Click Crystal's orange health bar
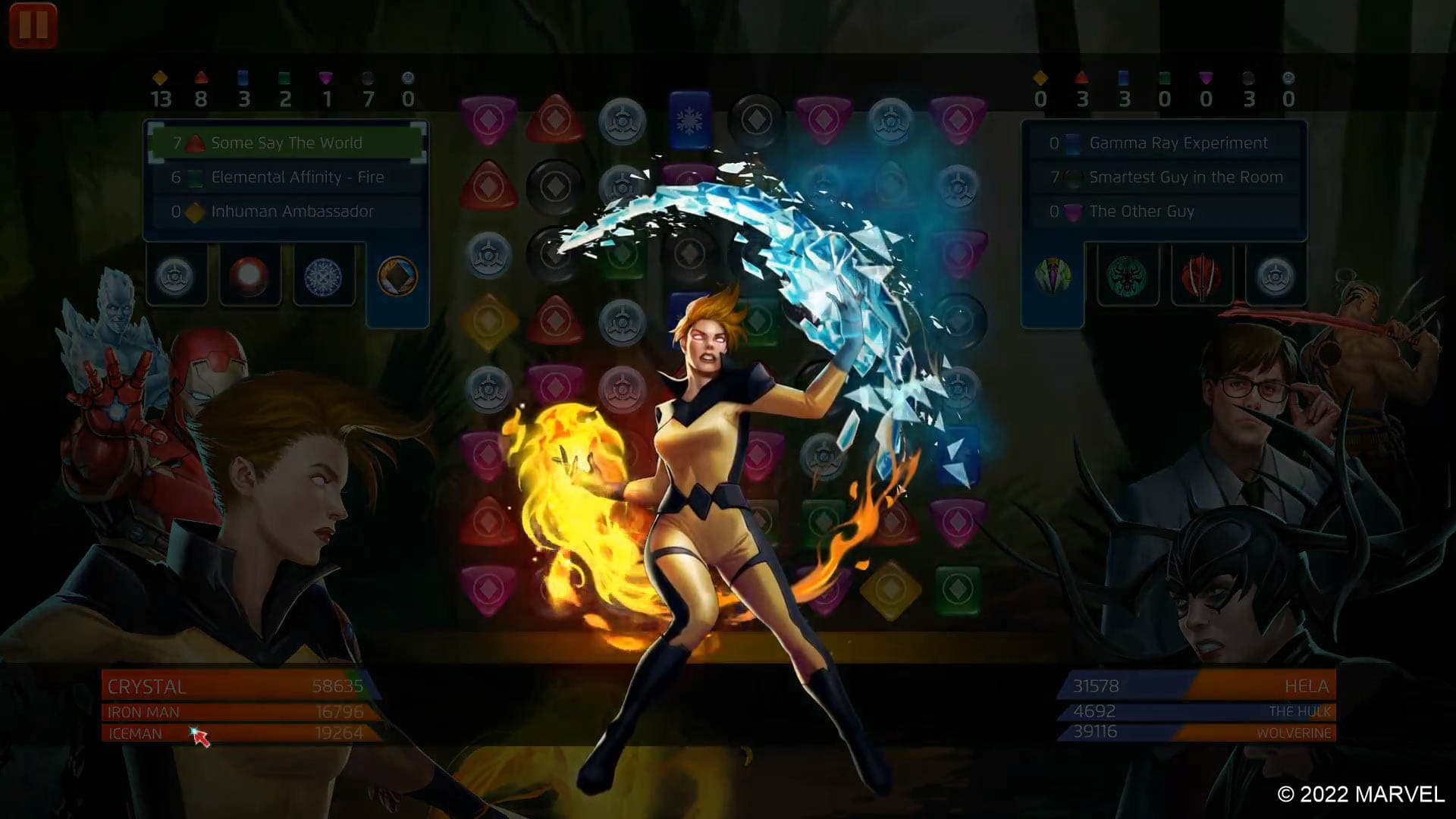 click(x=235, y=686)
